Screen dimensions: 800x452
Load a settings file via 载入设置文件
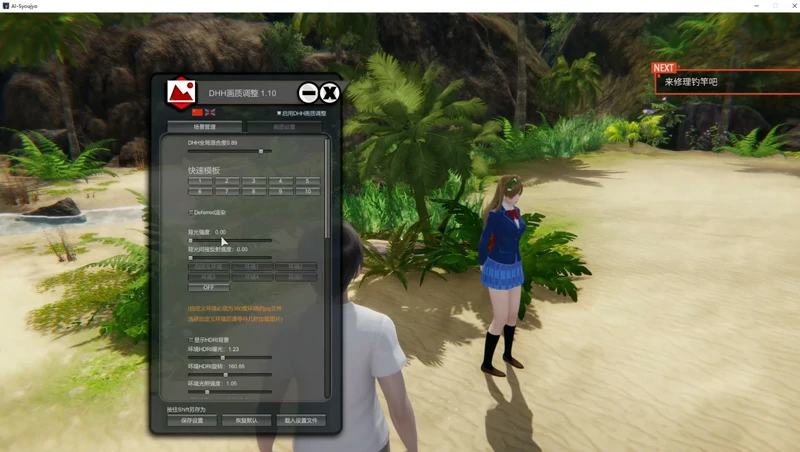pos(300,421)
